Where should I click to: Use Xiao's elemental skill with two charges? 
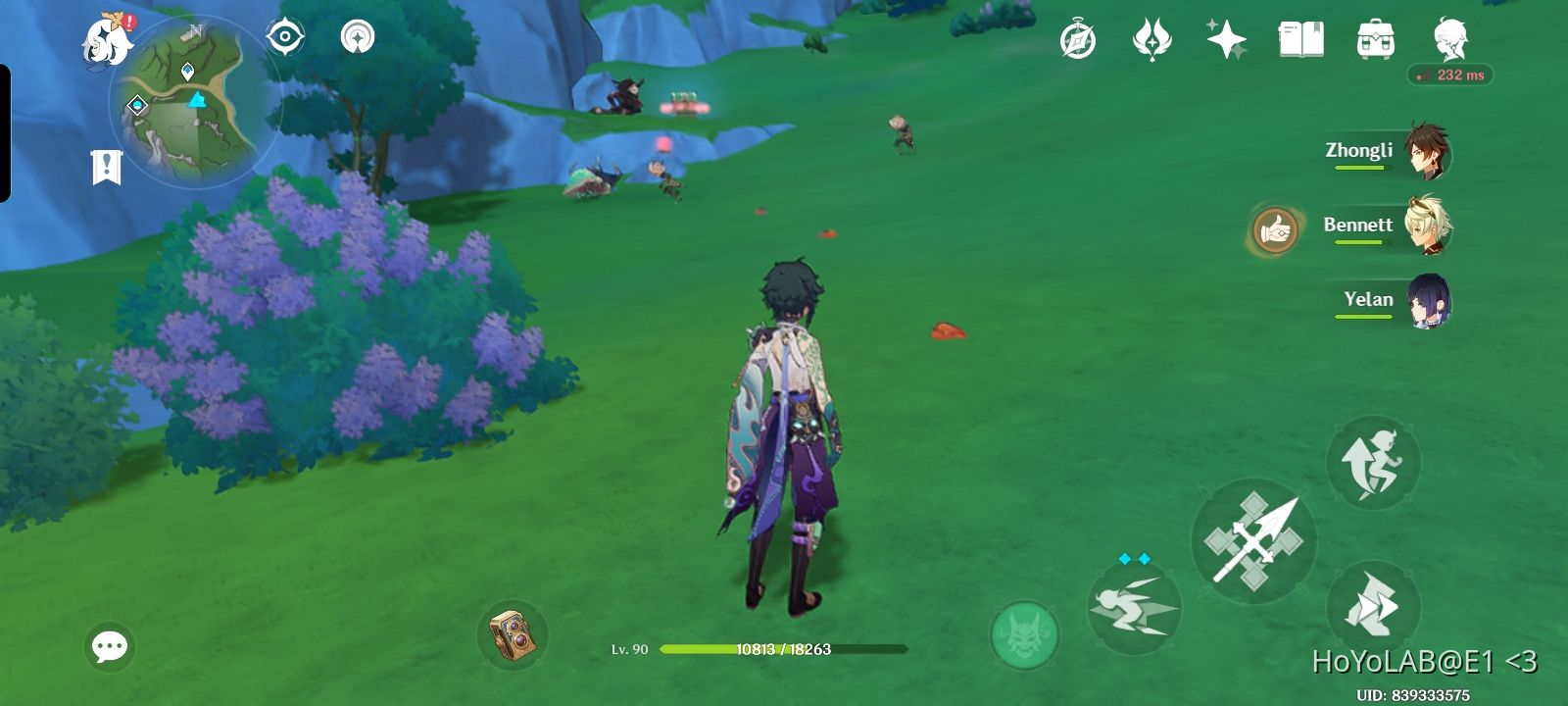tap(1136, 608)
